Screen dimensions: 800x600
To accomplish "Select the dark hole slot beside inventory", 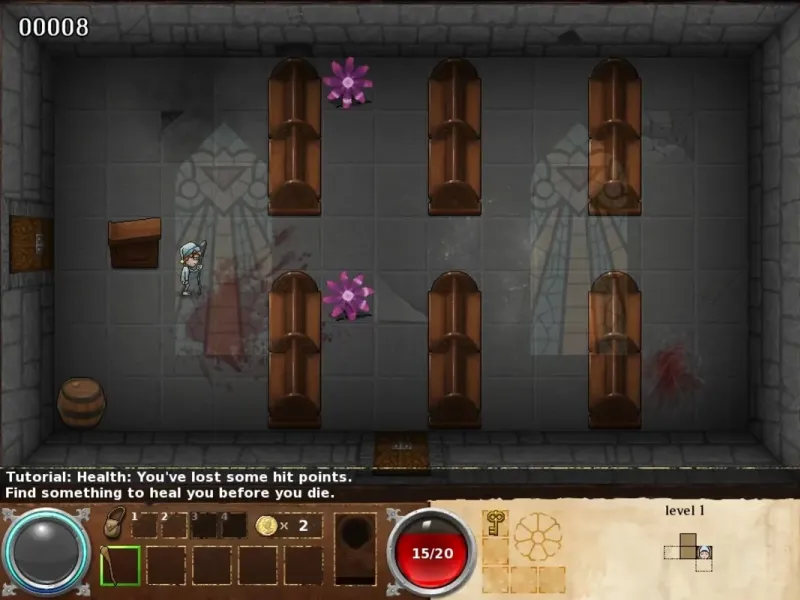I will 355,543.
